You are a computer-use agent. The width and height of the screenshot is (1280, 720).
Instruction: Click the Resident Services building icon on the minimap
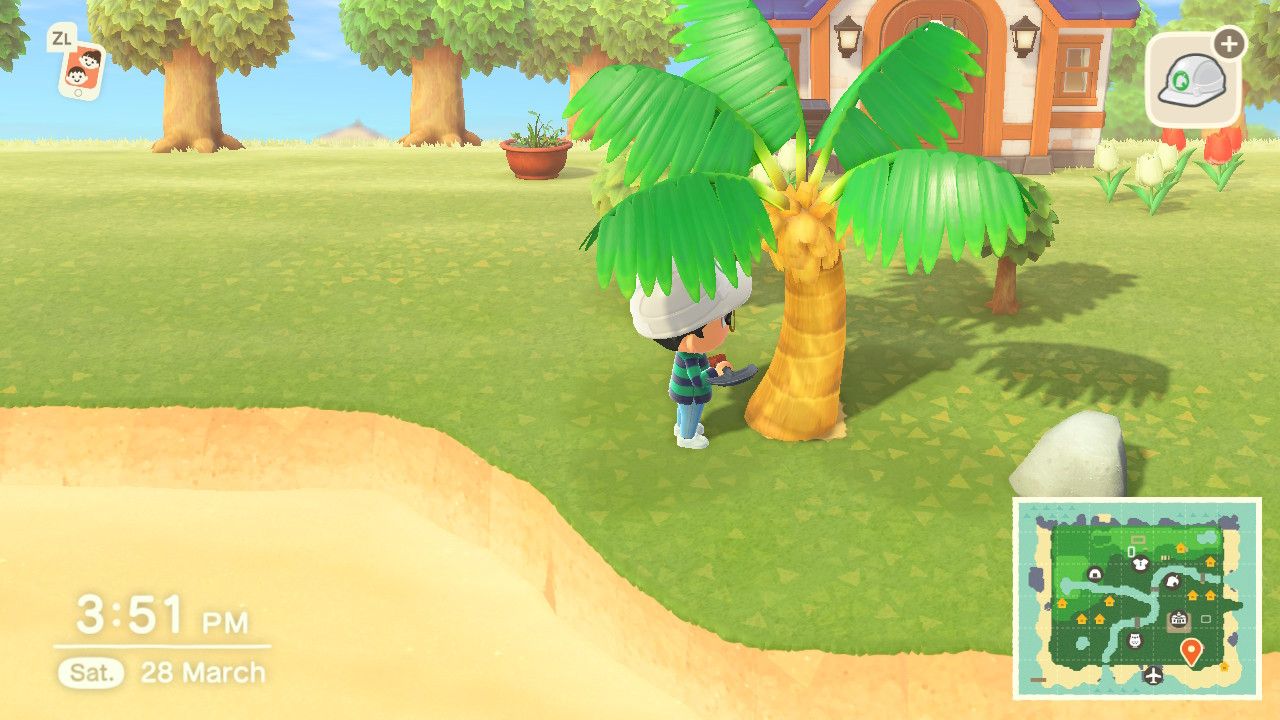click(1178, 617)
